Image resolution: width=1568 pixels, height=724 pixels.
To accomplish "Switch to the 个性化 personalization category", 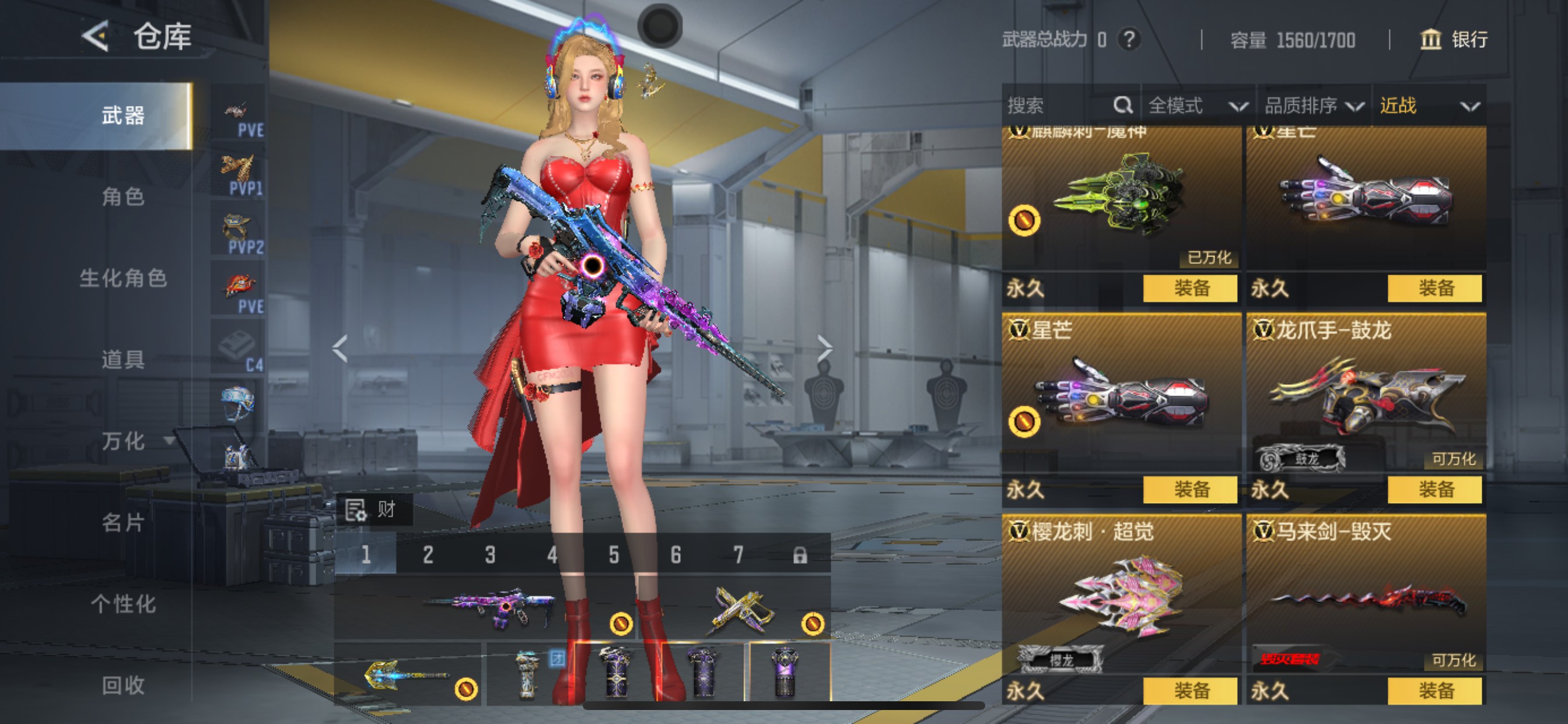I will [123, 603].
